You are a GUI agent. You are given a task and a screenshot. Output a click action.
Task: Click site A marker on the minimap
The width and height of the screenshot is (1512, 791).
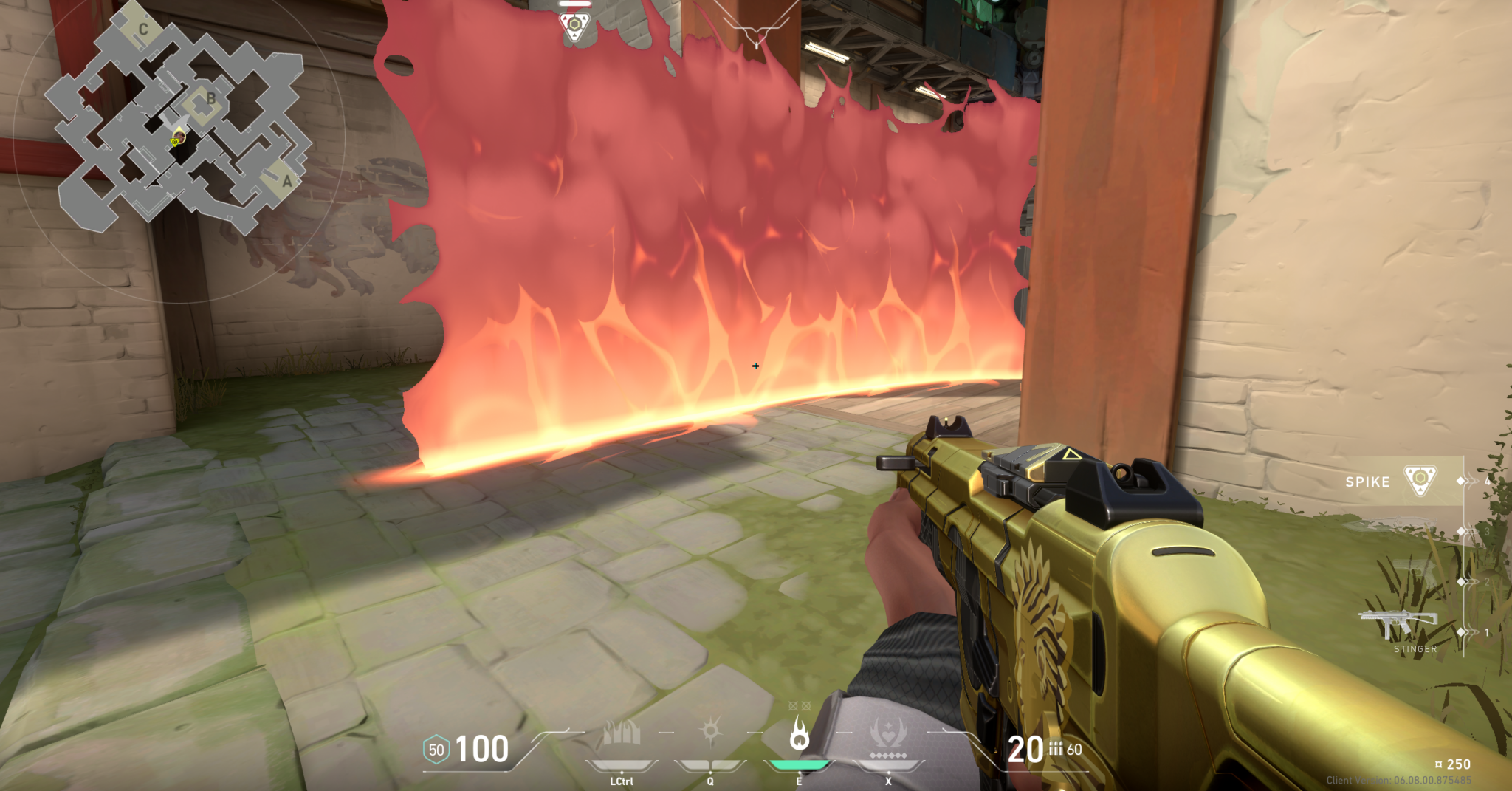click(286, 181)
